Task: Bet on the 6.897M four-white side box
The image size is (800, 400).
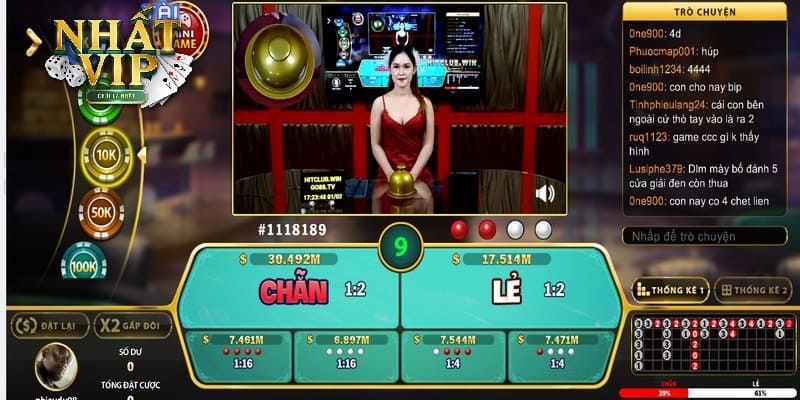Action: click(346, 354)
